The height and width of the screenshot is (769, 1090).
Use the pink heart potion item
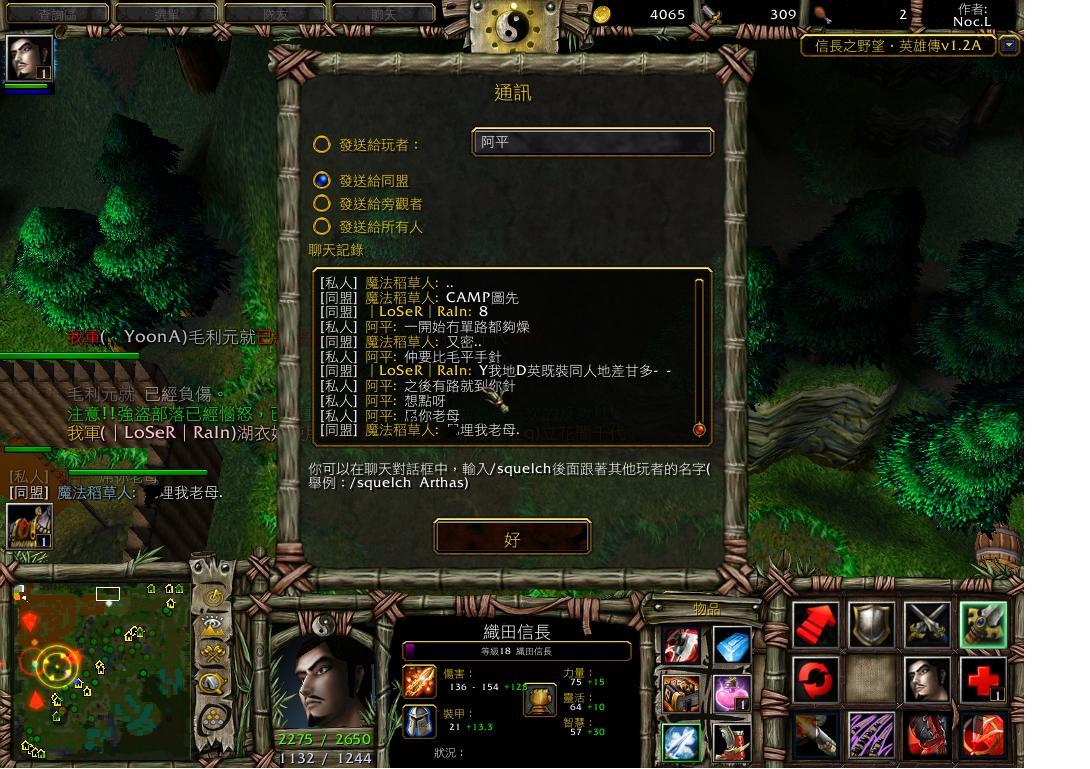point(732,692)
